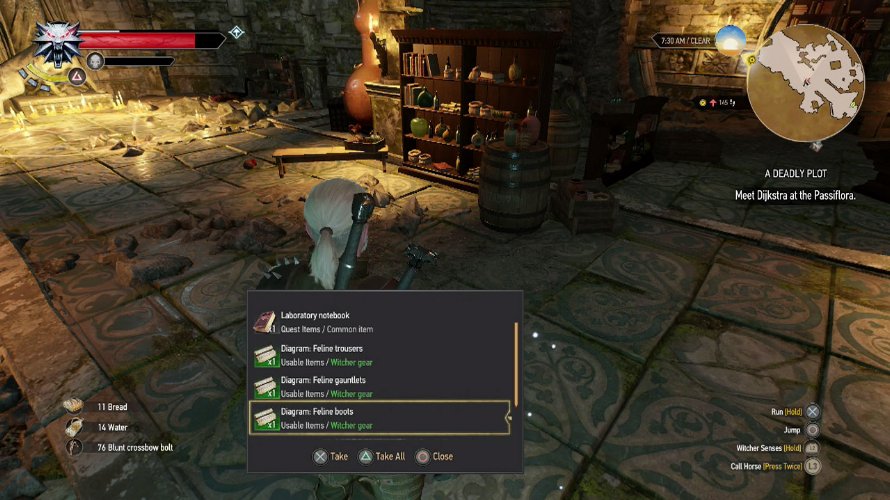Click the weather sun icon by the clock
This screenshot has height=500, width=890.
click(x=730, y=40)
